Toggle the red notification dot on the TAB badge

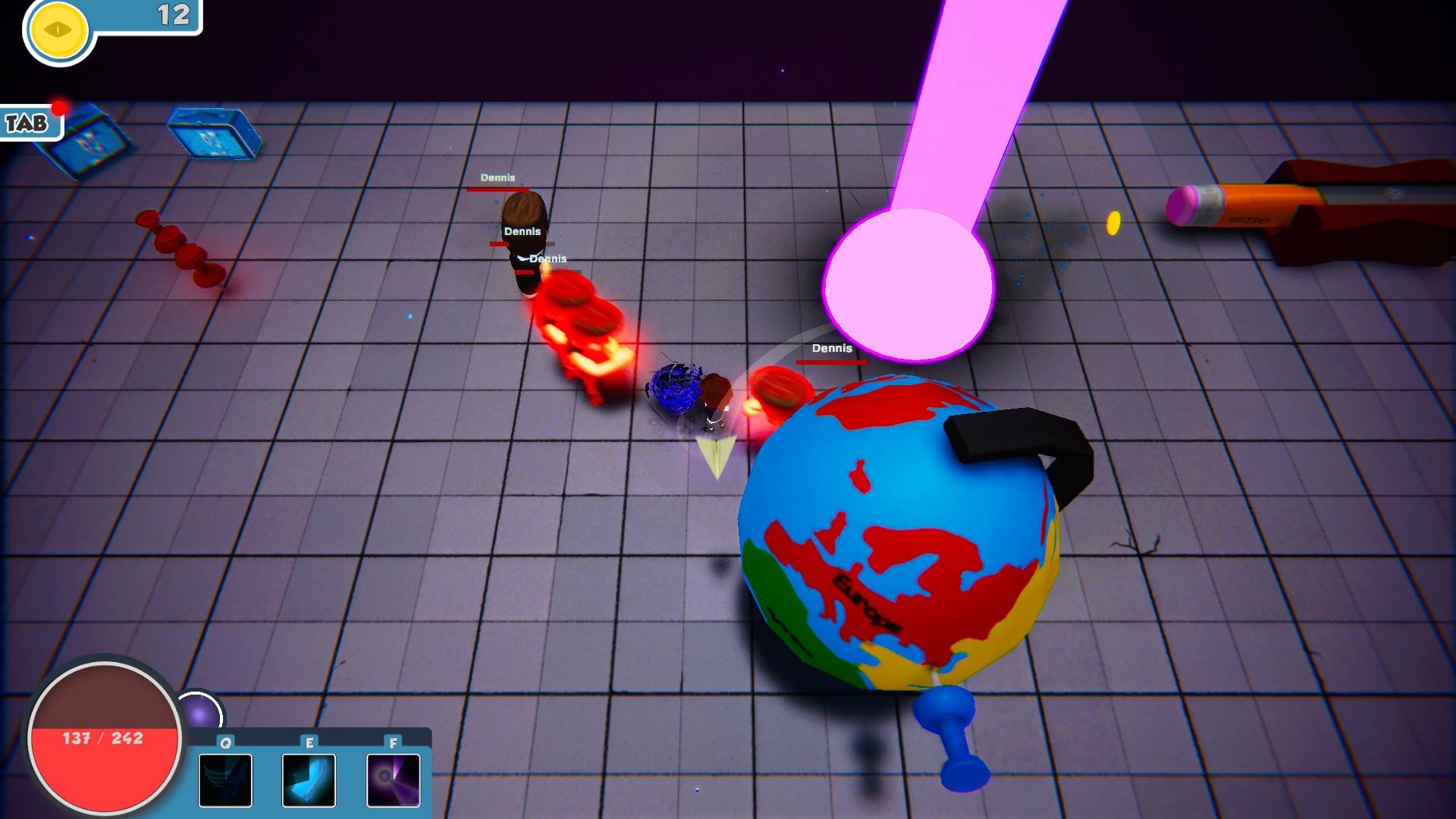click(56, 108)
